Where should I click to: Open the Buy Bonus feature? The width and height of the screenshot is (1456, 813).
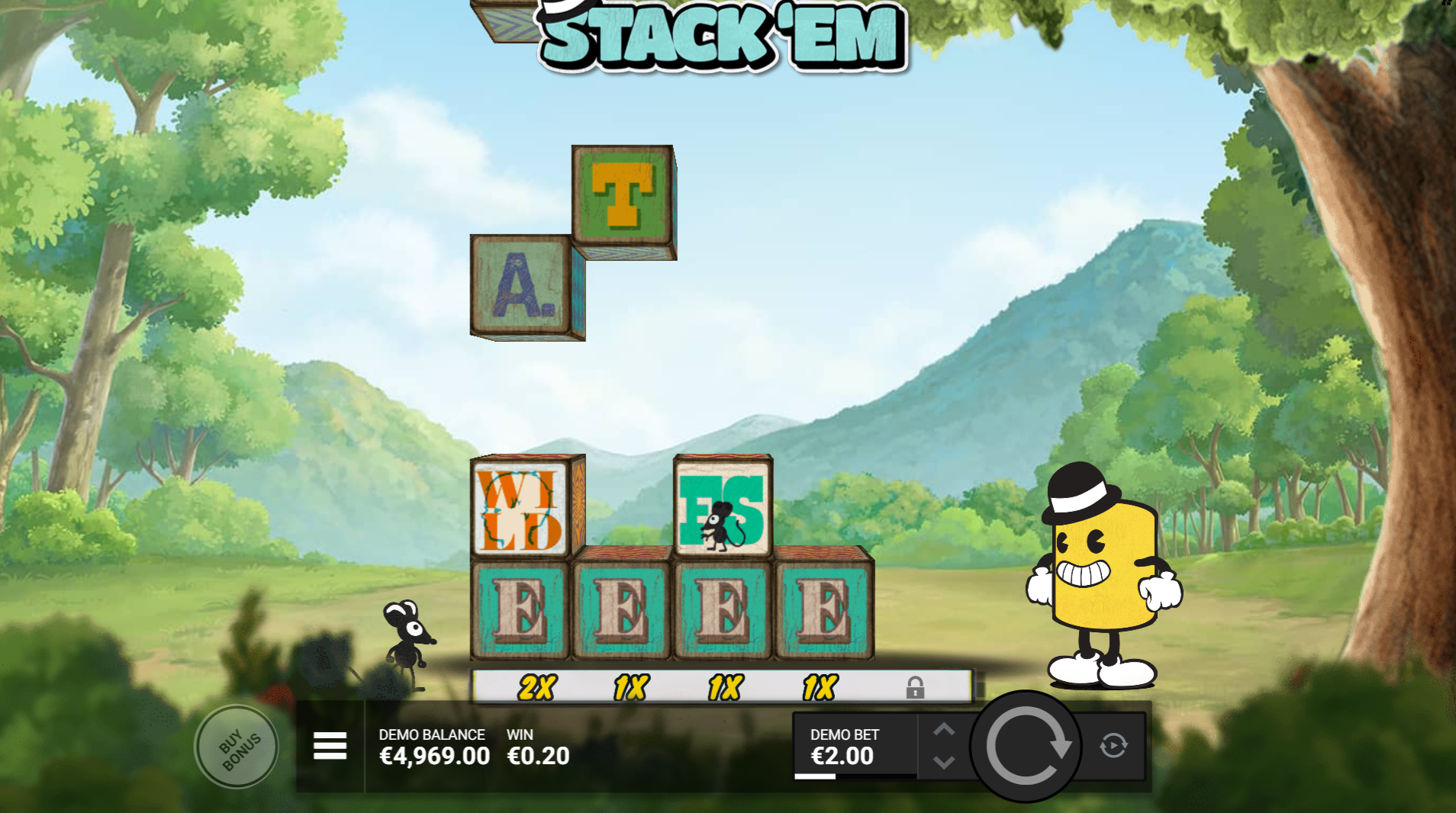[237, 747]
